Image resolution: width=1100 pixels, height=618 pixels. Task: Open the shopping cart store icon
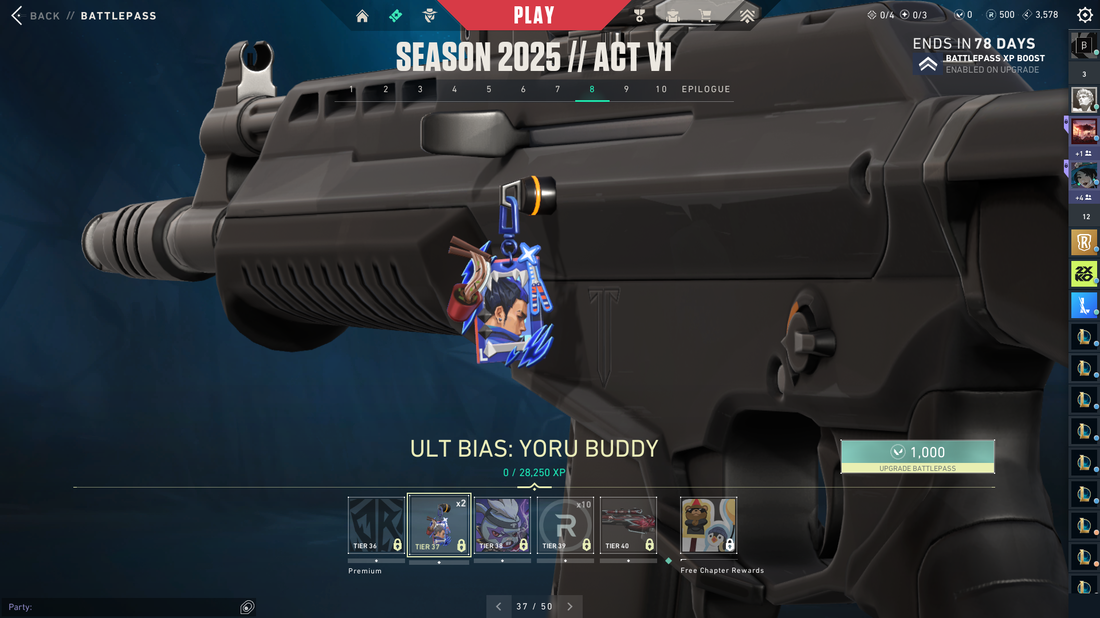706,16
